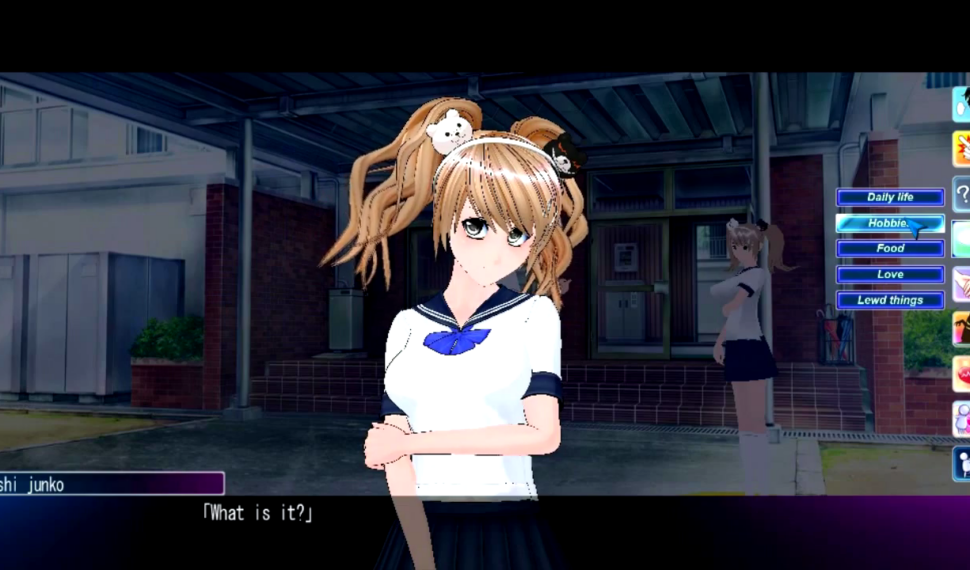
Task: Pick the Love conversation topic
Action: [x=890, y=274]
